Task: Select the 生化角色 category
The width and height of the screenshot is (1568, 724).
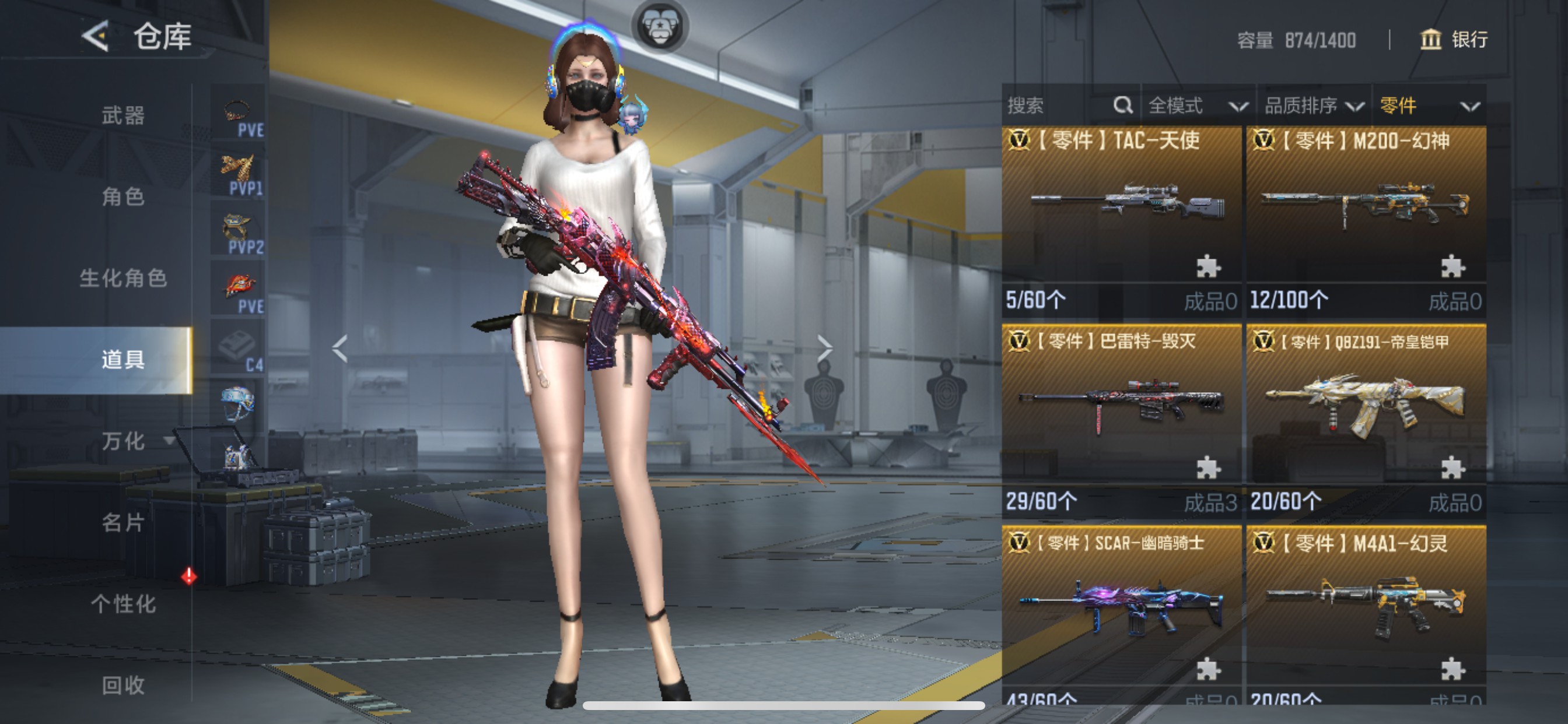Action: point(123,278)
